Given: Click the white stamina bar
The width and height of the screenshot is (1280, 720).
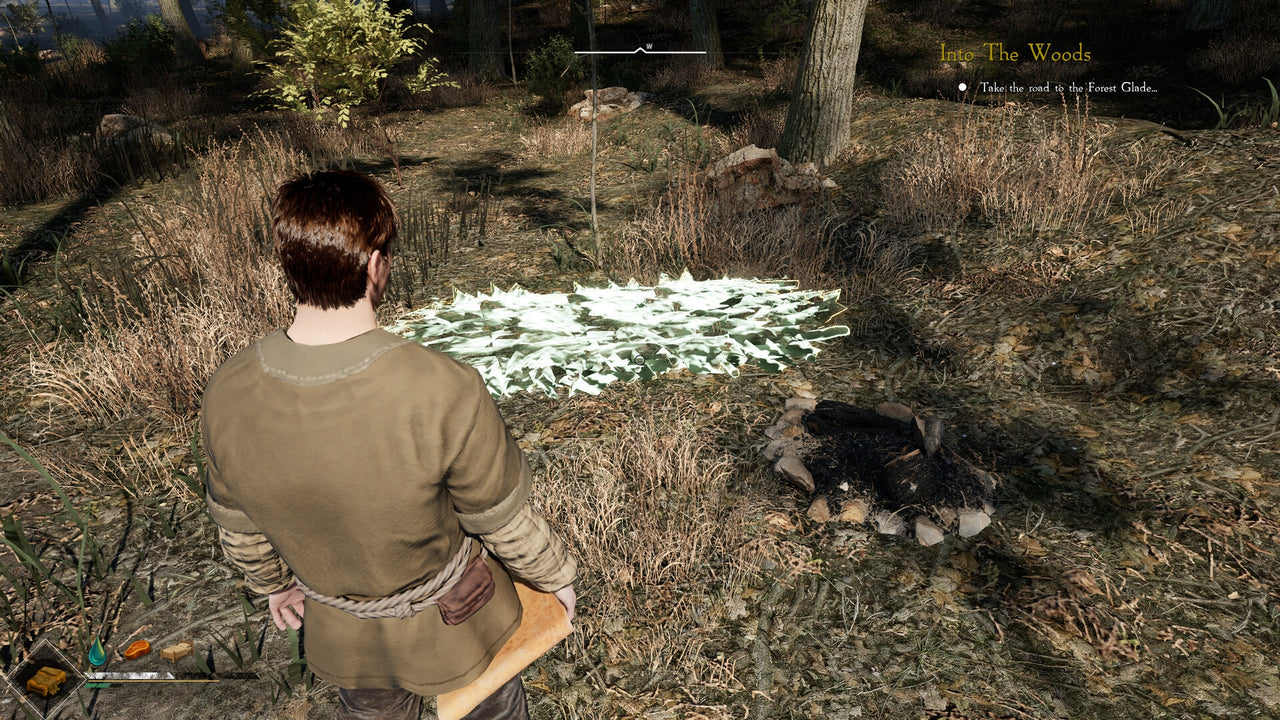Looking at the screenshot, I should coord(129,674).
